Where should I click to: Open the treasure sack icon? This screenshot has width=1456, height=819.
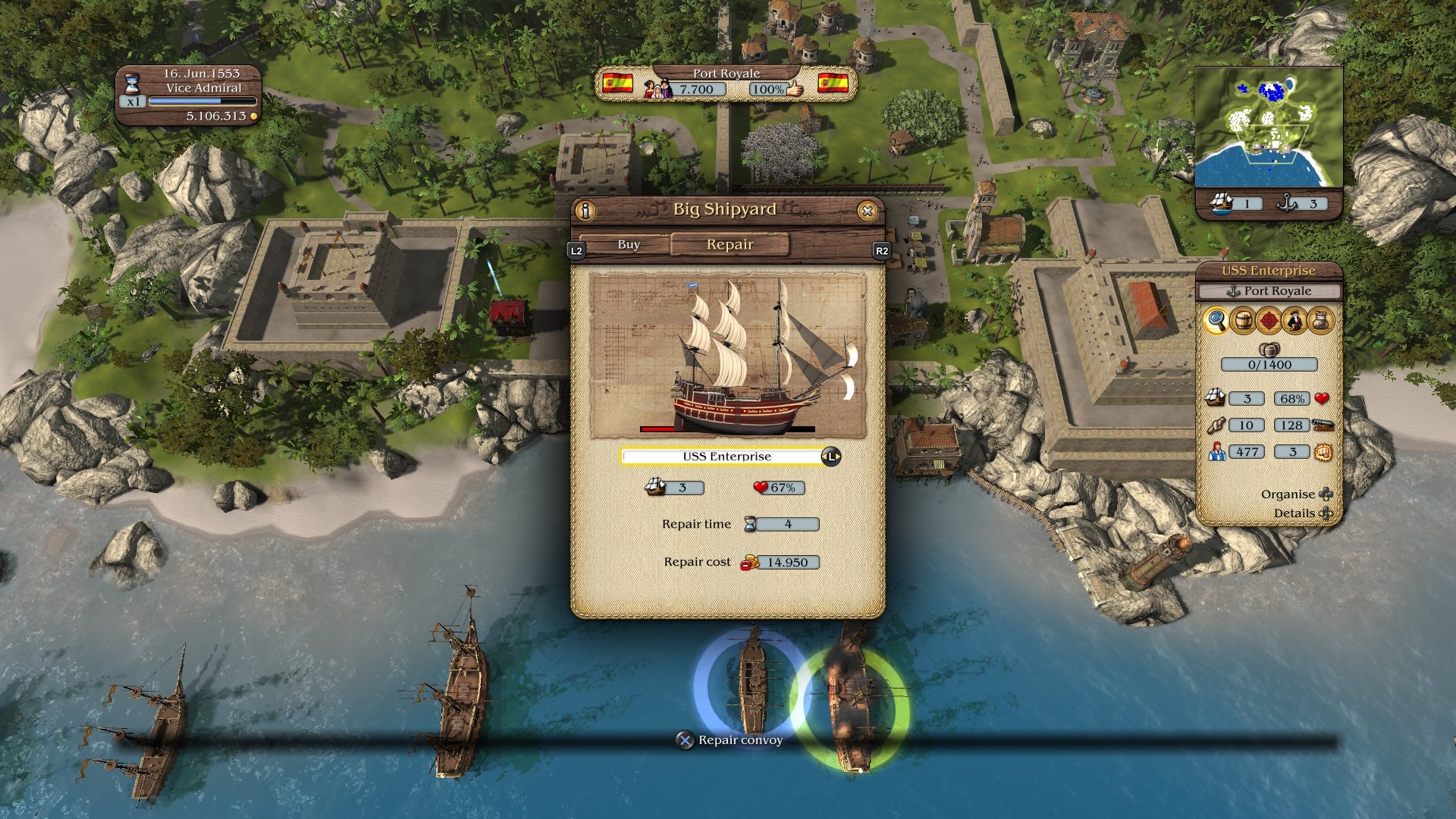coord(1321,321)
